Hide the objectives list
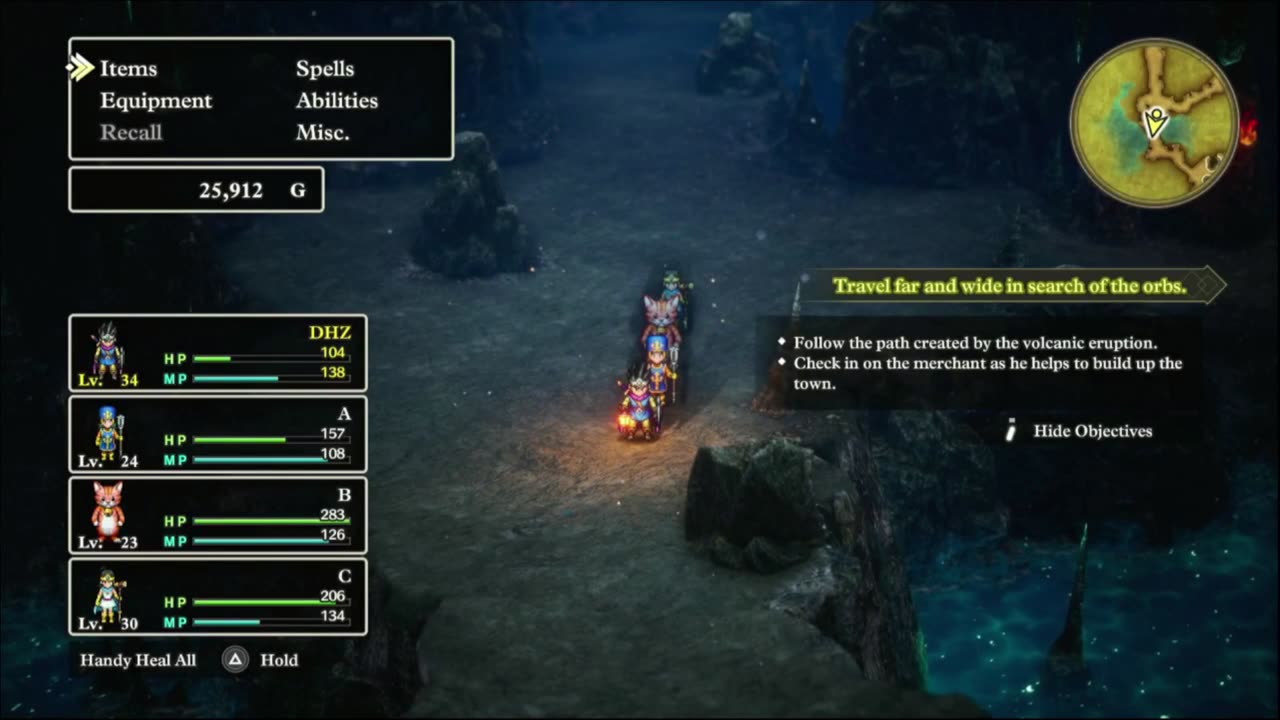Viewport: 1280px width, 720px height. coord(1092,431)
